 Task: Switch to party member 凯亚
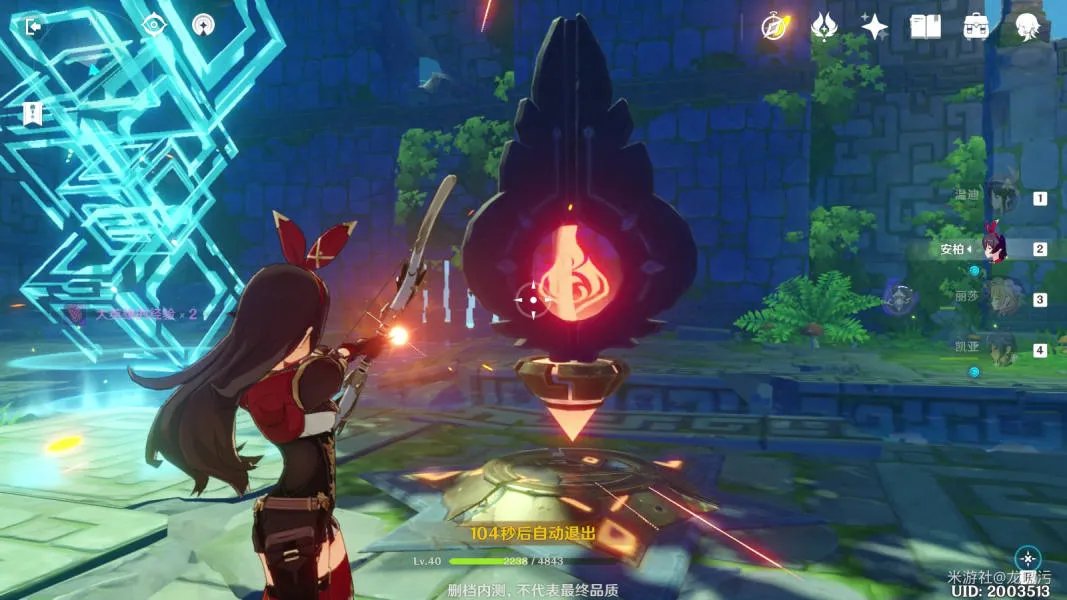[x=999, y=349]
